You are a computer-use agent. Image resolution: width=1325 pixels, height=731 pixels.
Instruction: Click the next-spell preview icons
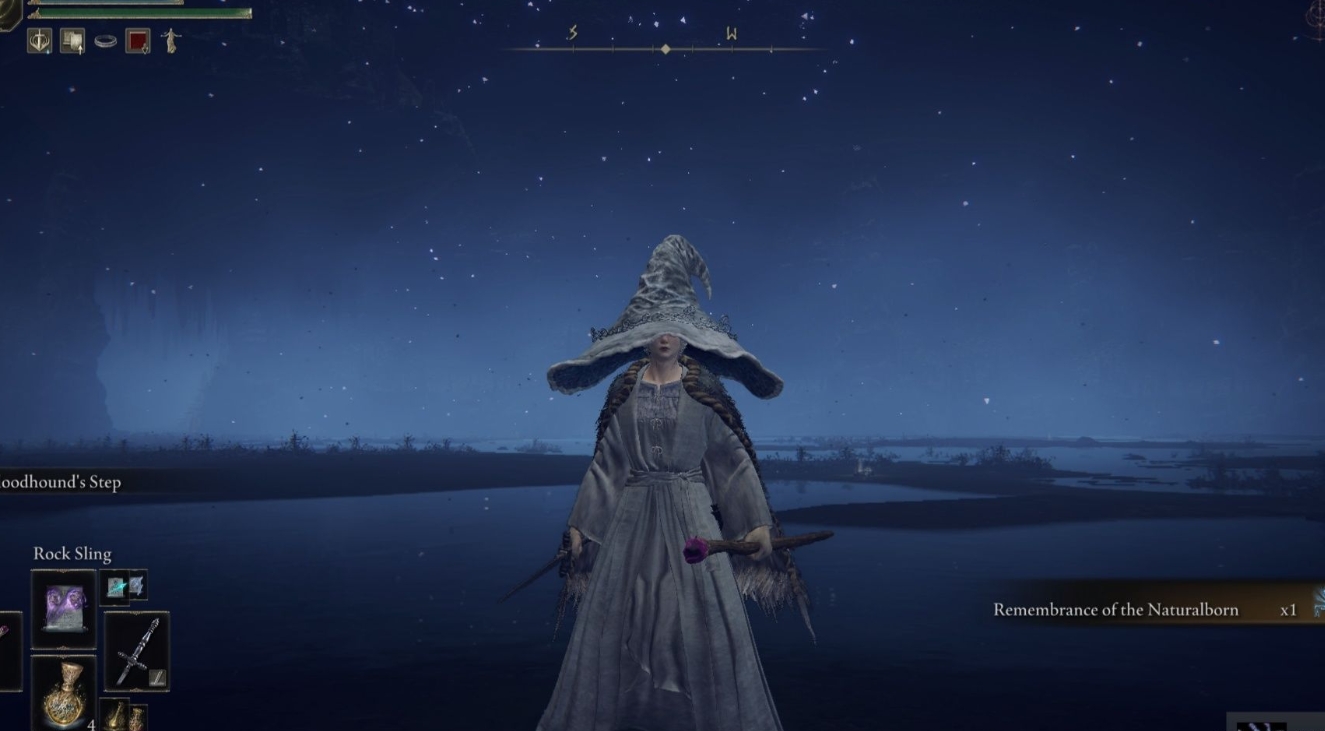tap(125, 586)
